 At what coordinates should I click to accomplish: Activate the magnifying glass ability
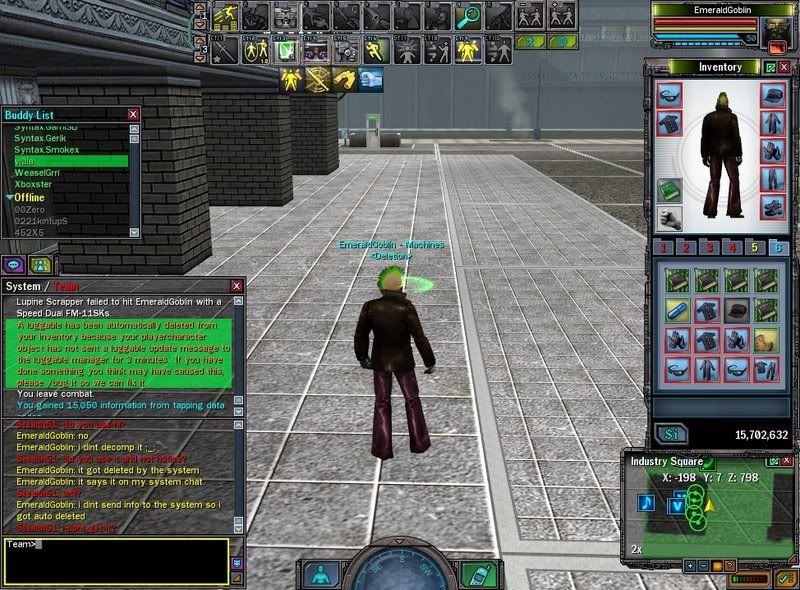tap(466, 17)
